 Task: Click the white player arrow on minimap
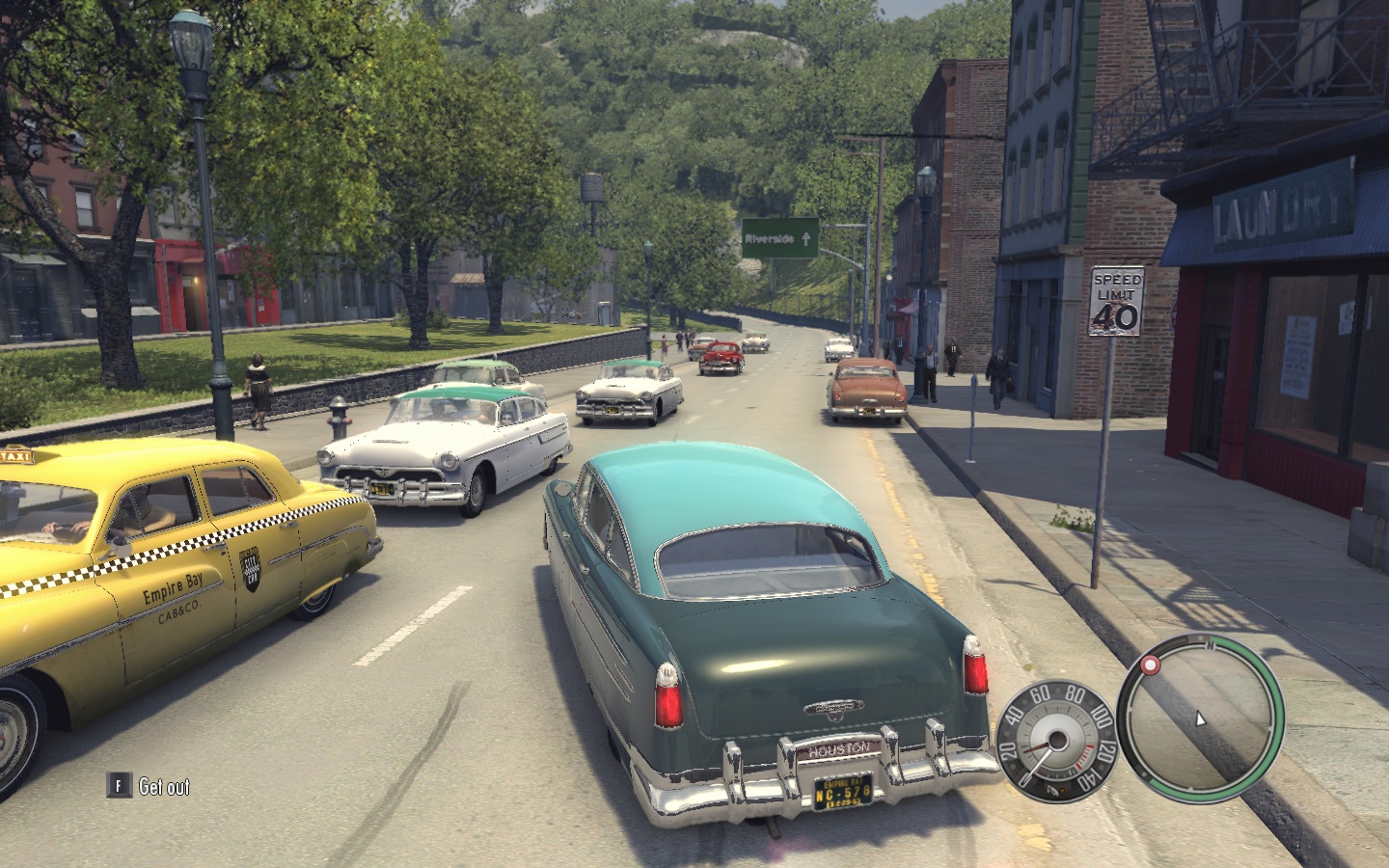1200,719
